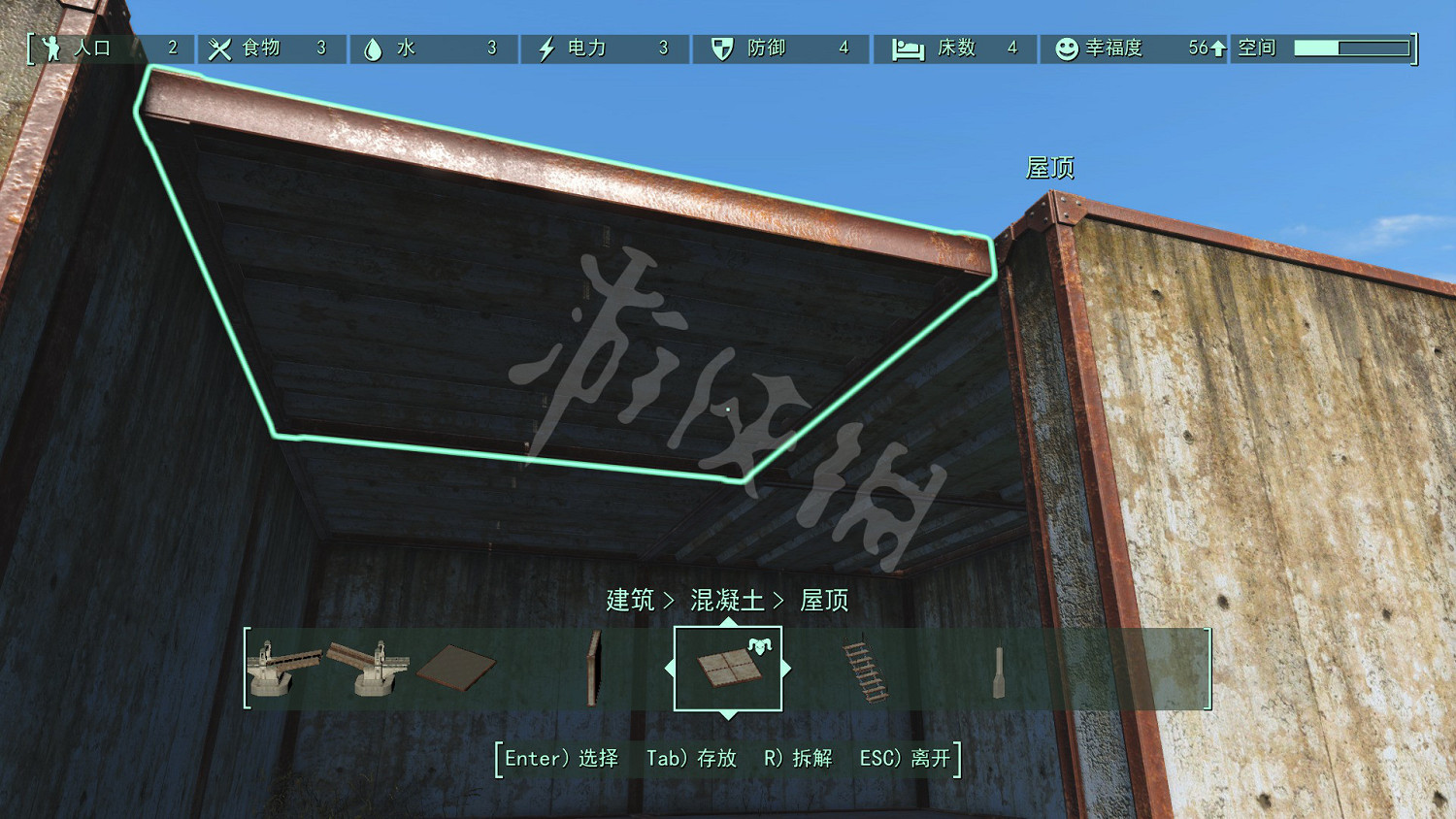Click 建筑 in the category breadcrumb
1456x819 pixels.
coord(630,600)
